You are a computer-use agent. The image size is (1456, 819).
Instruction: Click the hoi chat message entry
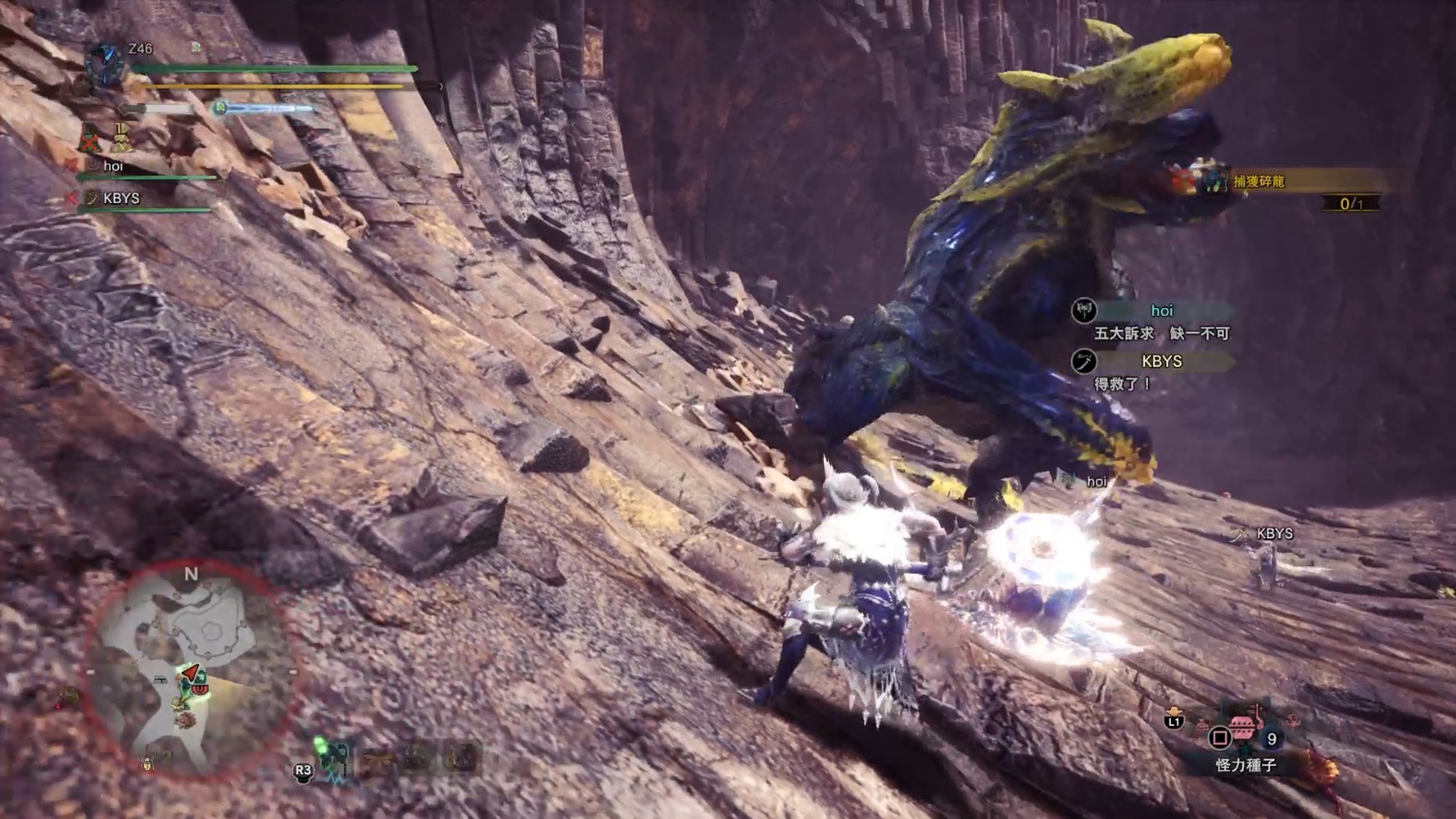(x=1160, y=322)
